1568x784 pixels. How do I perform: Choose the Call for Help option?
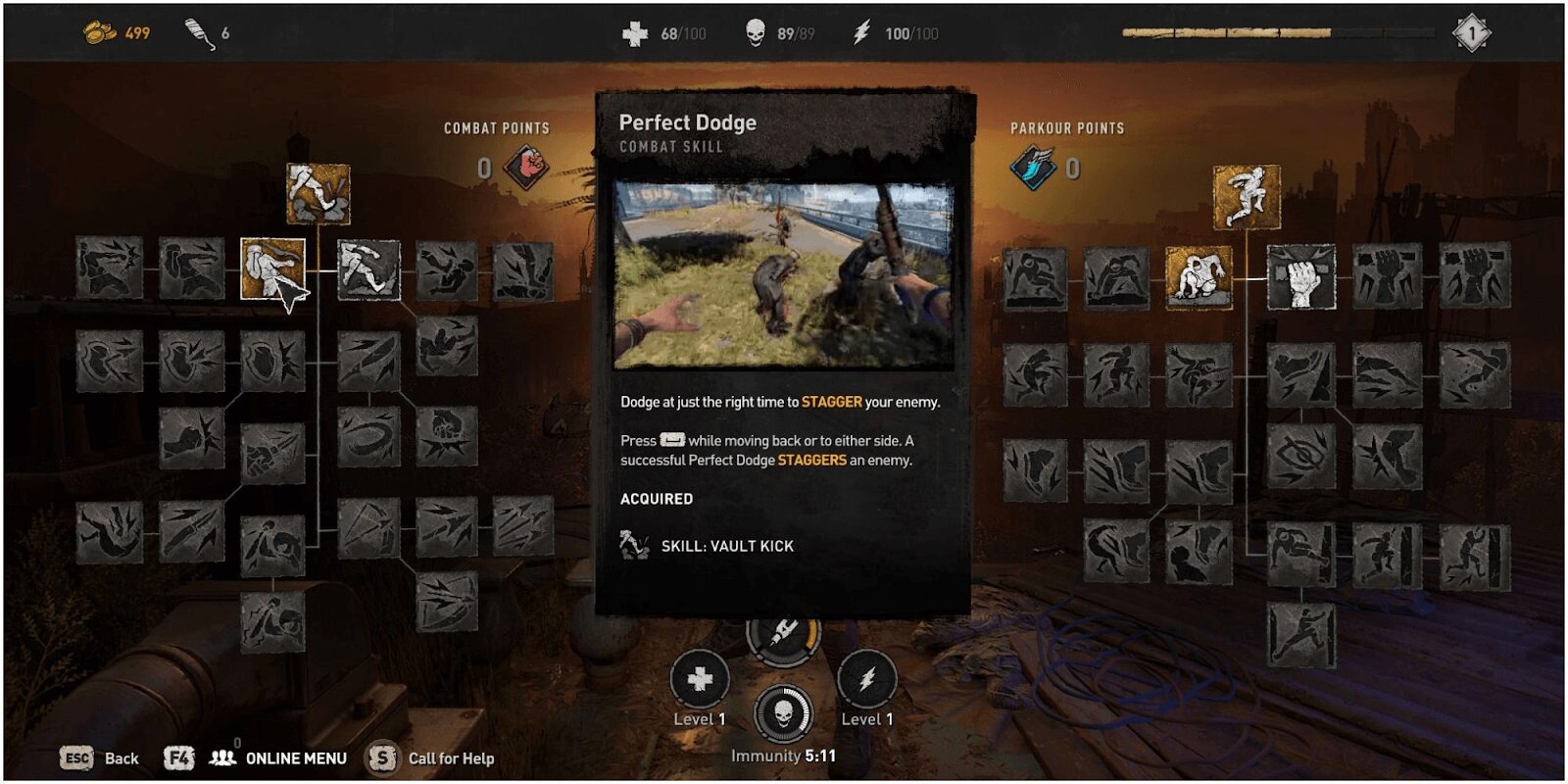point(451,759)
